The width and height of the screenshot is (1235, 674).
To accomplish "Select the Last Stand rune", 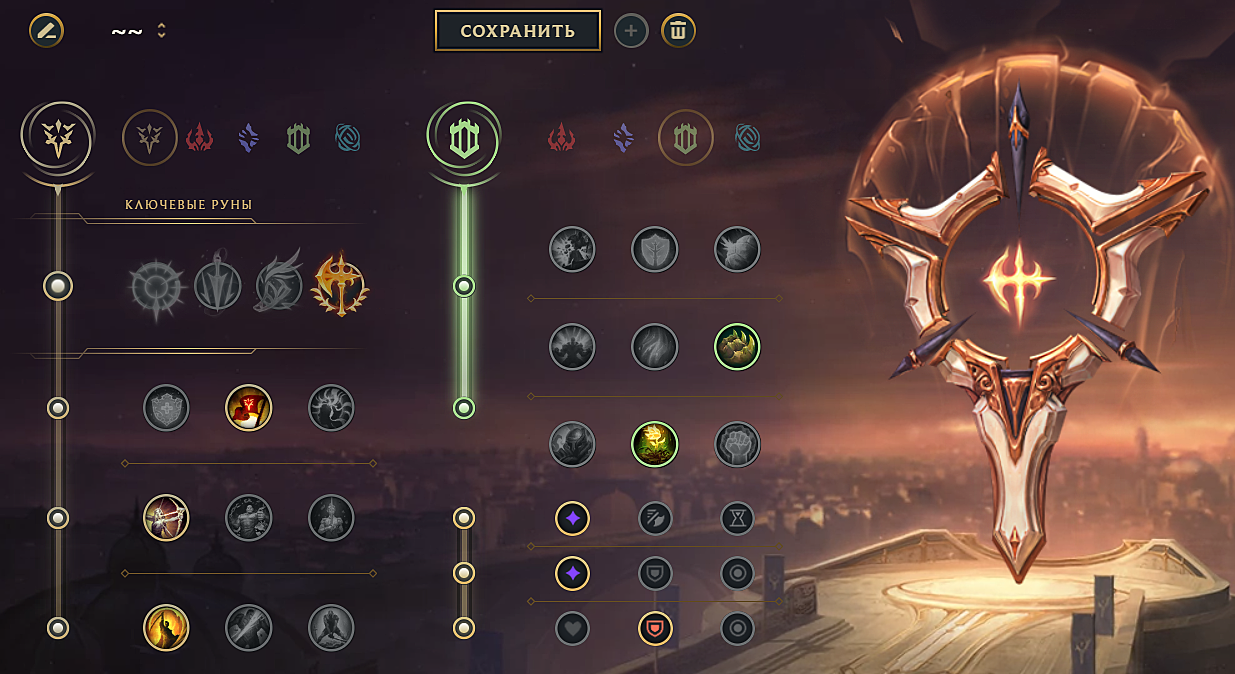I will [331, 627].
